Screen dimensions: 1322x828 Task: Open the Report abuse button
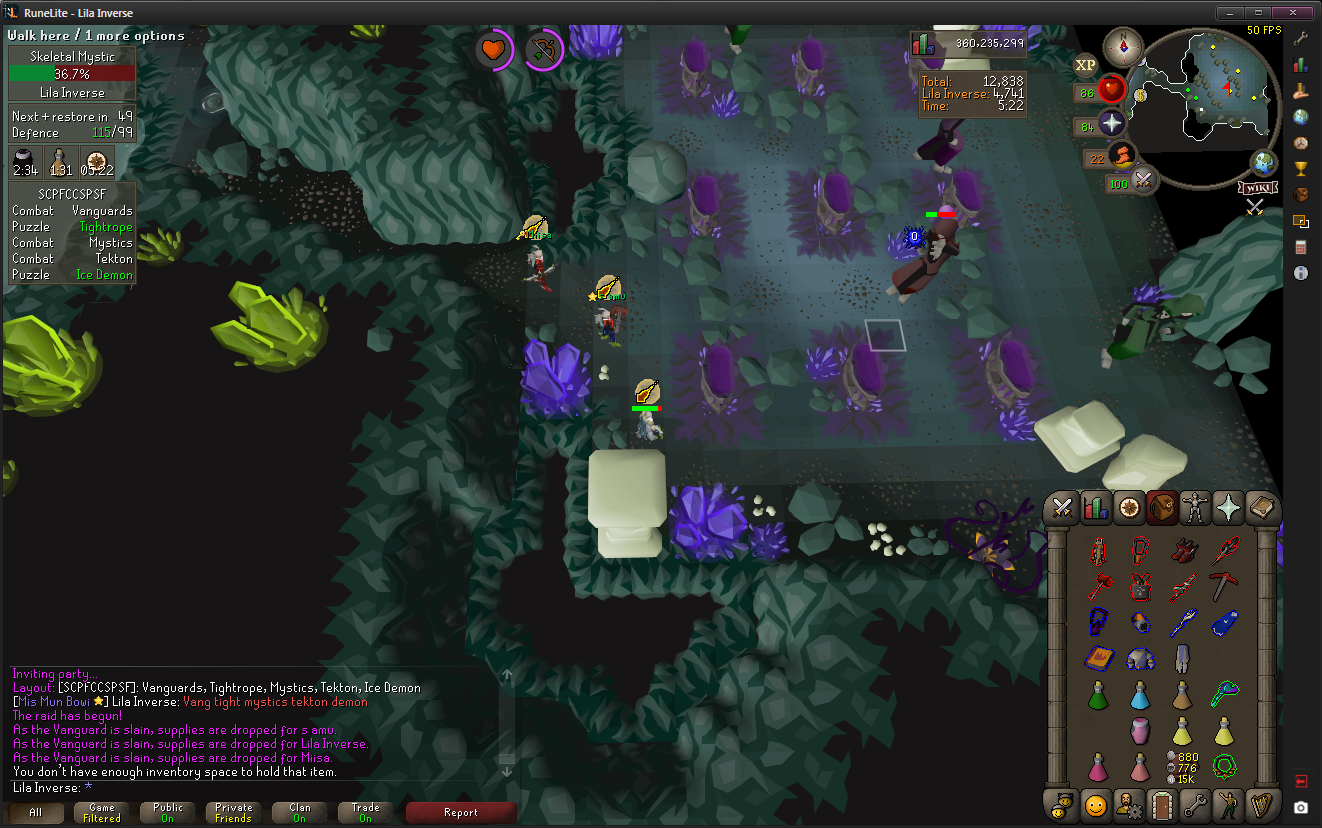pyautogui.click(x=461, y=812)
